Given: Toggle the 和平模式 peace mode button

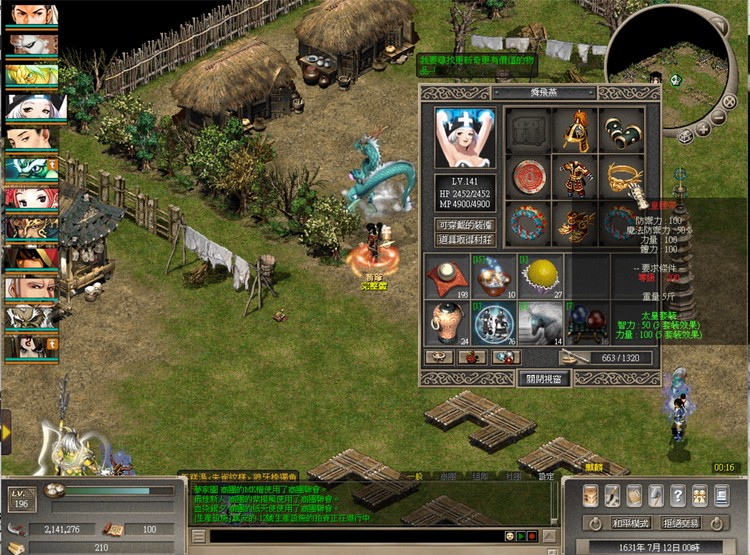Looking at the screenshot, I should tap(632, 523).
